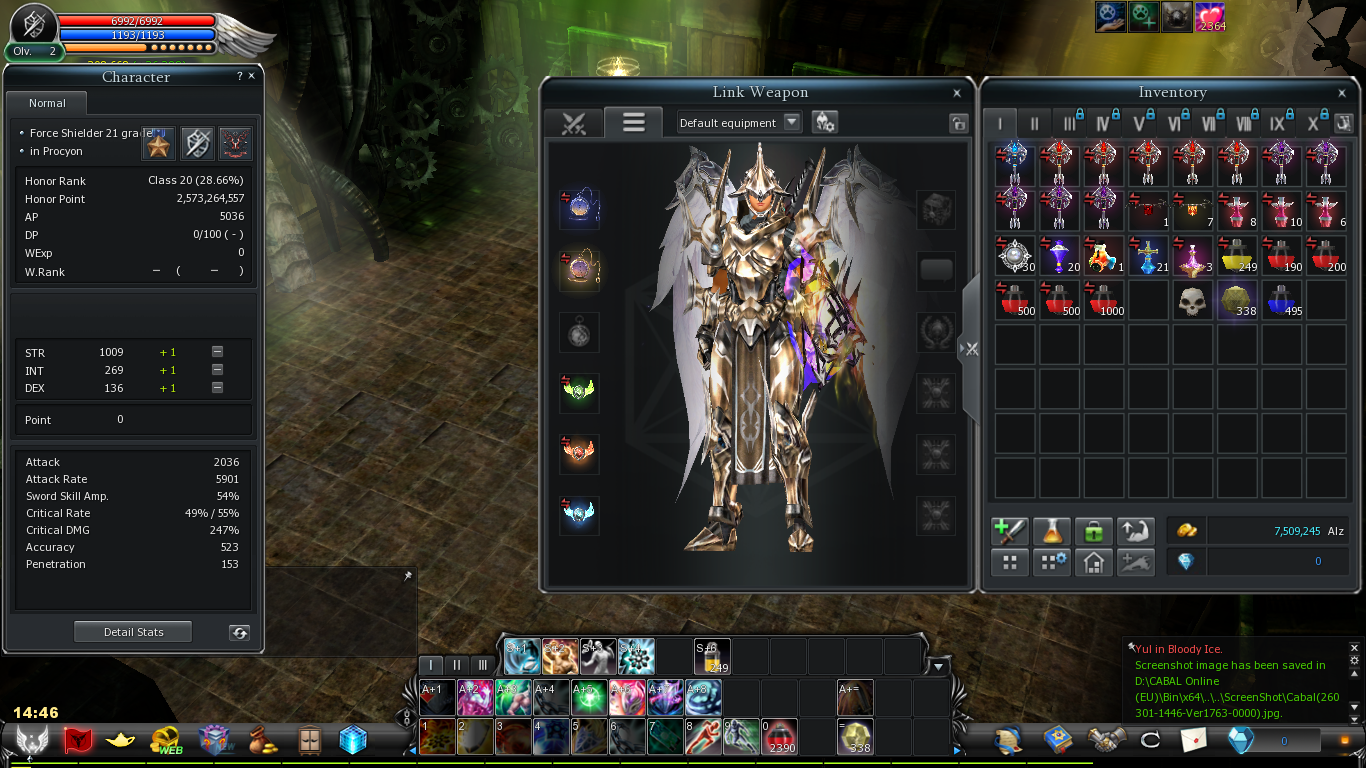Screen dimensions: 1366x768
Task: Close the Link Weapon window
Action: tap(957, 93)
